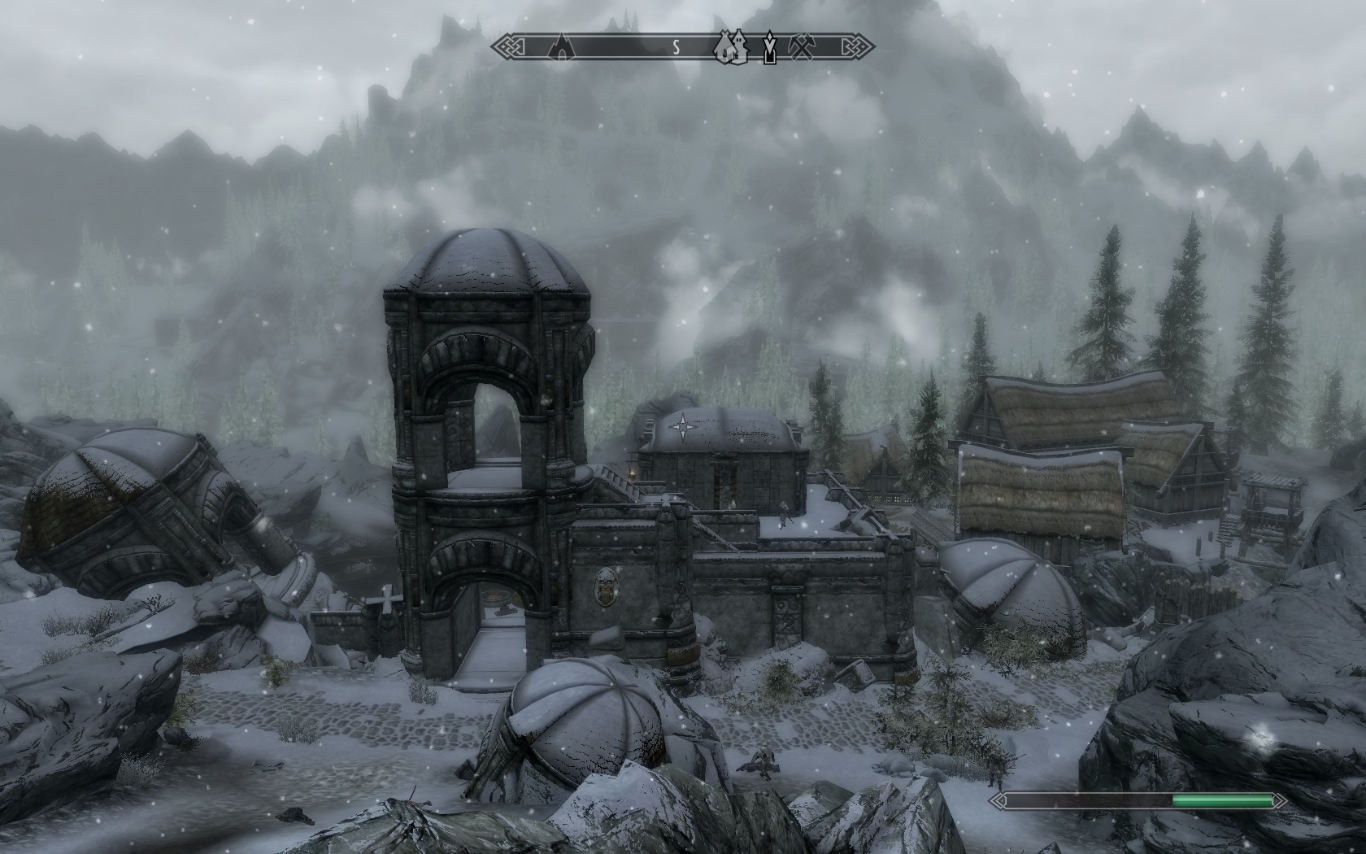Click the quest arrow marker on compass
1366x854 pixels.
click(x=769, y=47)
